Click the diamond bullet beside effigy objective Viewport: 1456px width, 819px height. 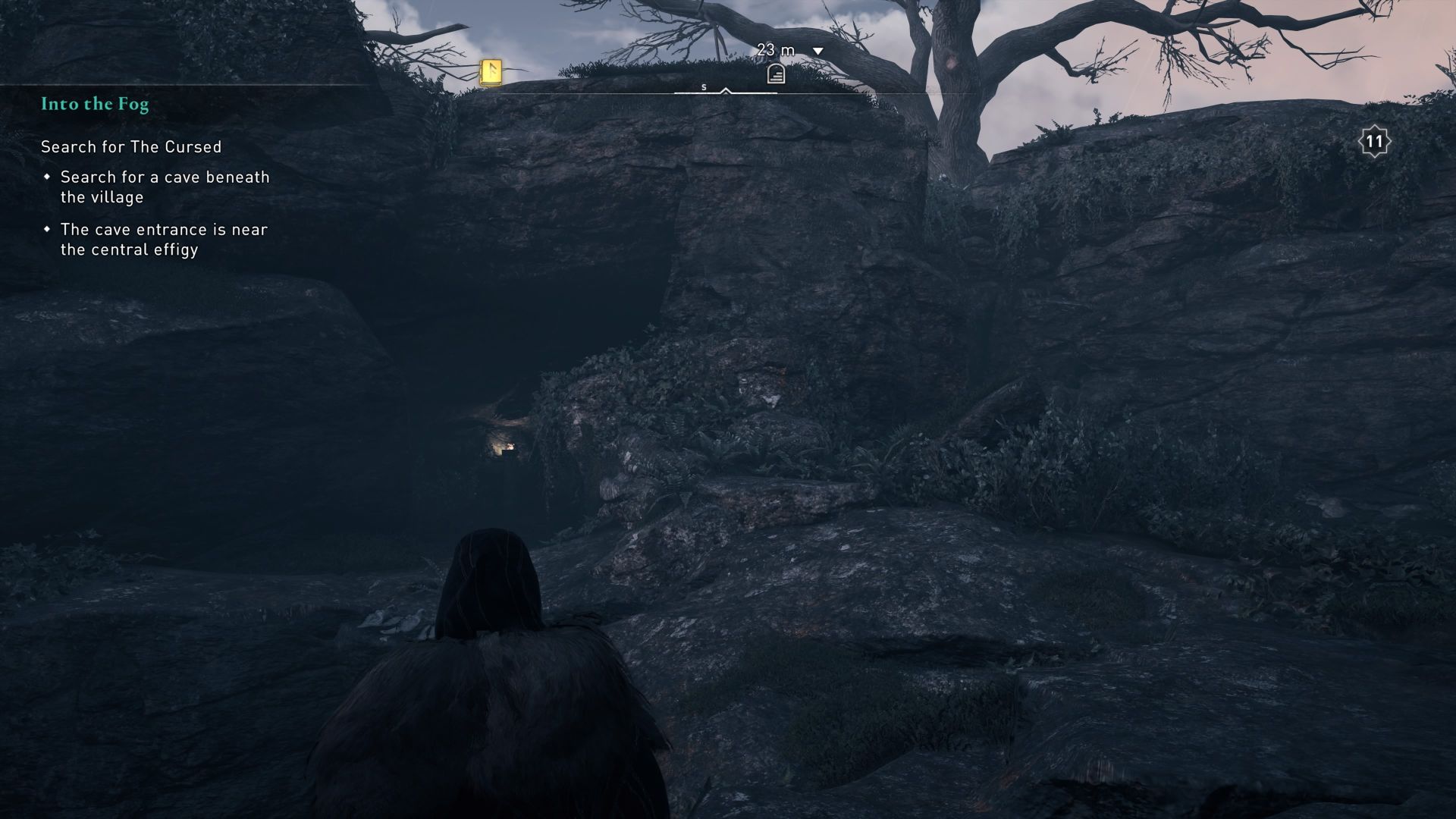point(48,228)
